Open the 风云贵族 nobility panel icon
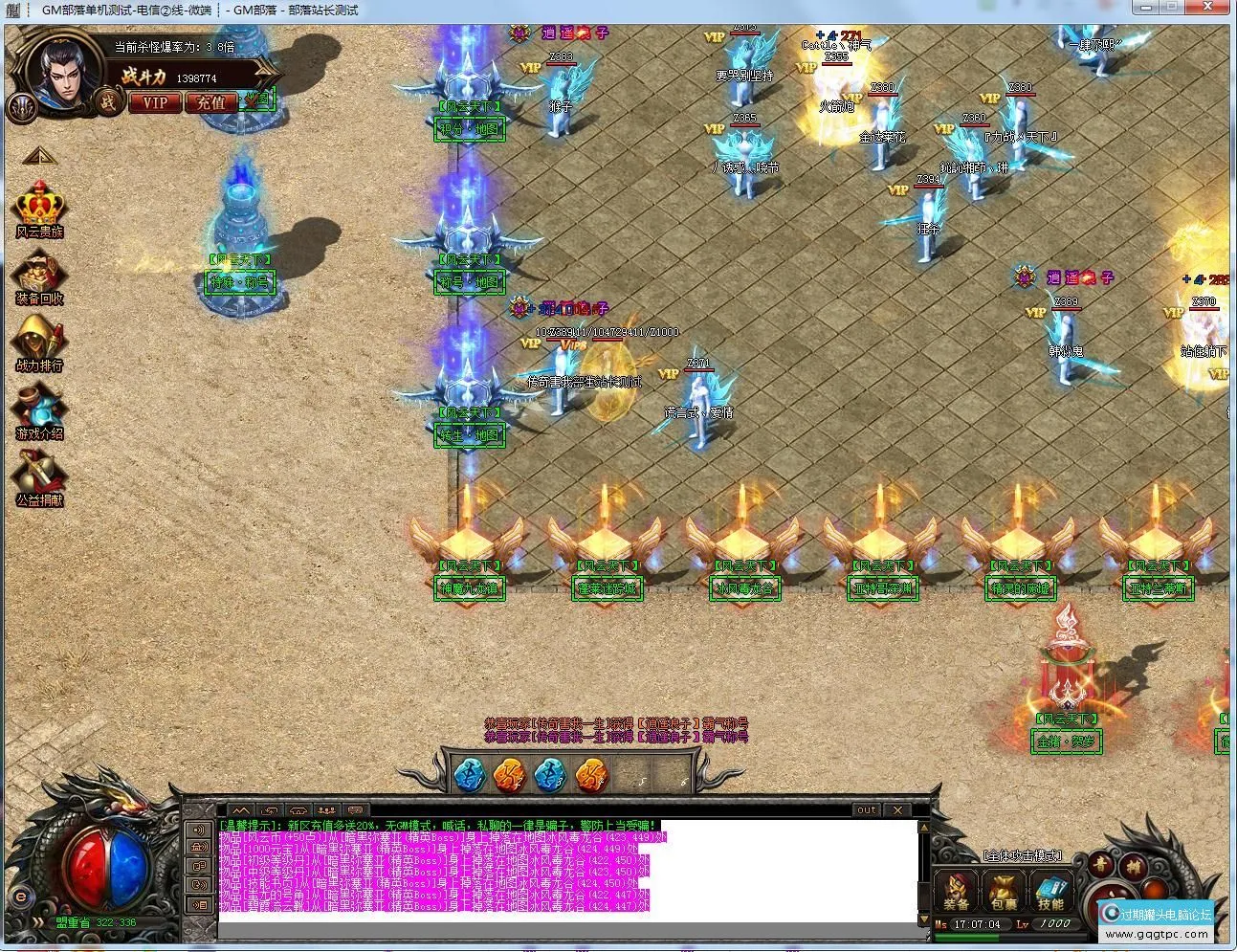1237x952 pixels. point(38,206)
